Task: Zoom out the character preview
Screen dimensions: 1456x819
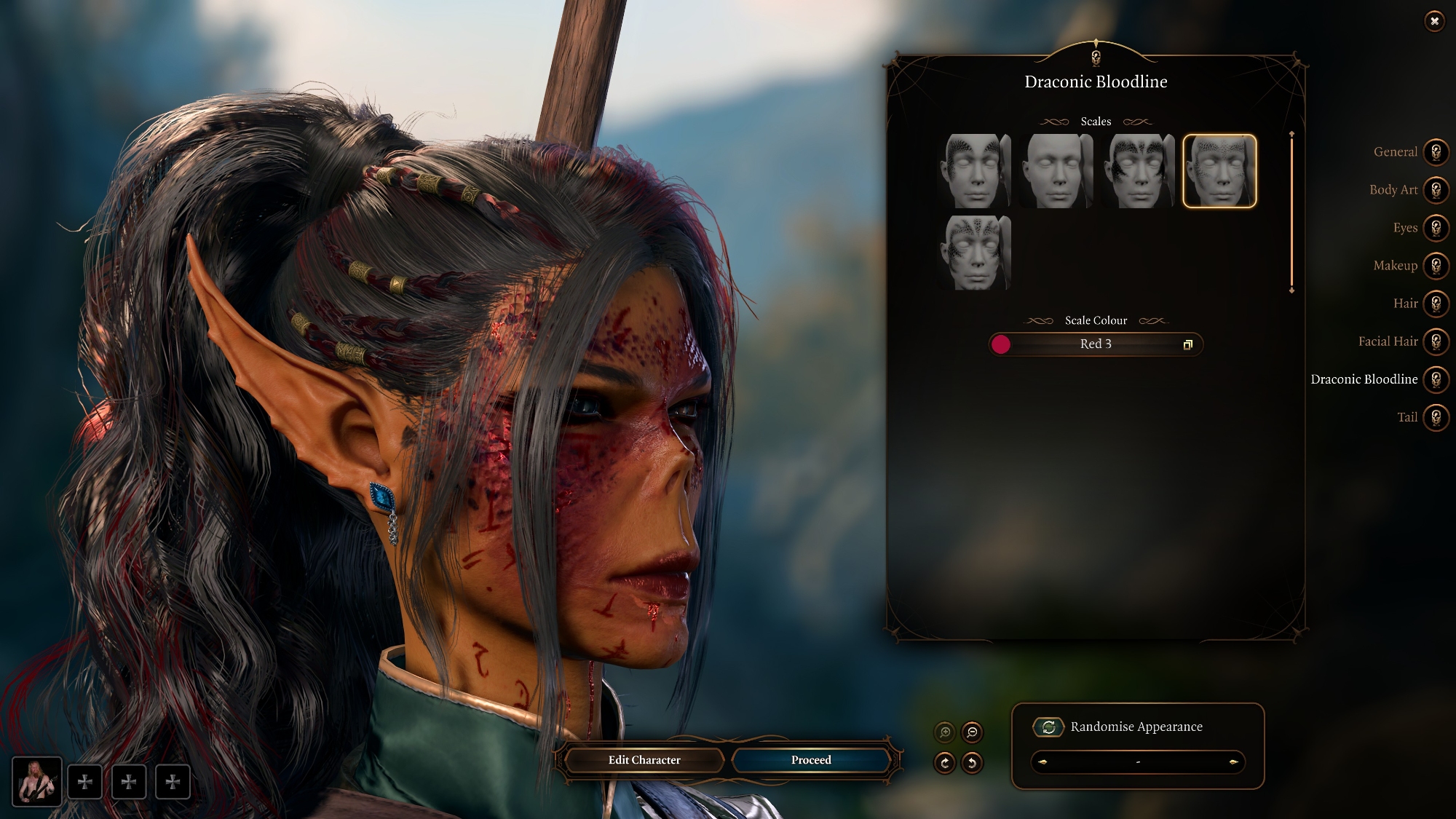Action: 972,732
